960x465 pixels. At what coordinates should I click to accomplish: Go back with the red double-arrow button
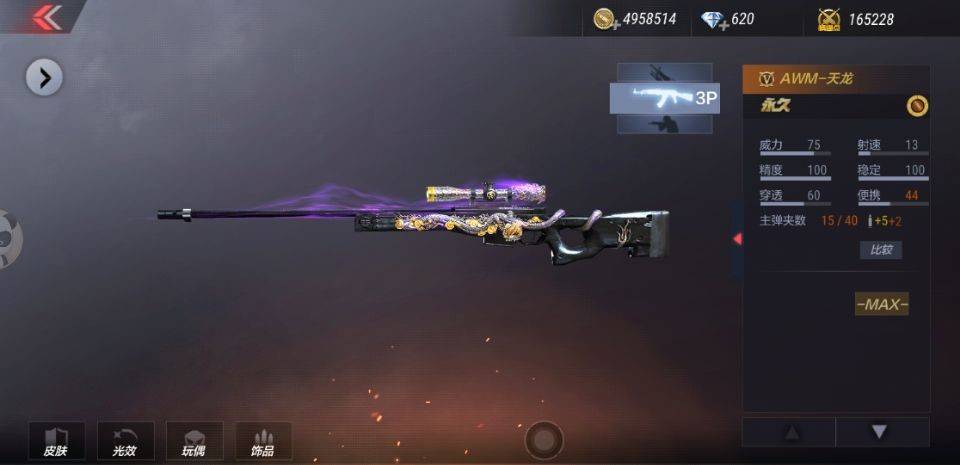[46, 17]
